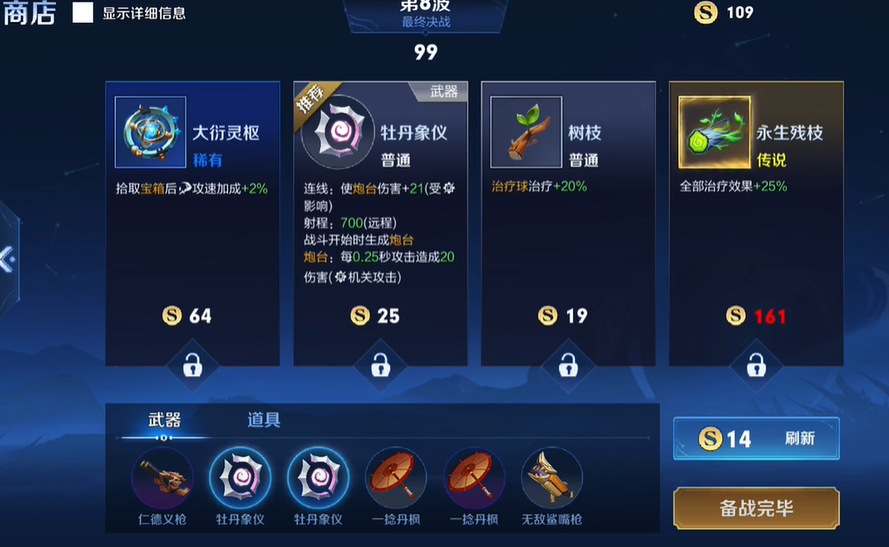Confirm with the 备战完毕 button
The image size is (889, 547).
[x=756, y=508]
